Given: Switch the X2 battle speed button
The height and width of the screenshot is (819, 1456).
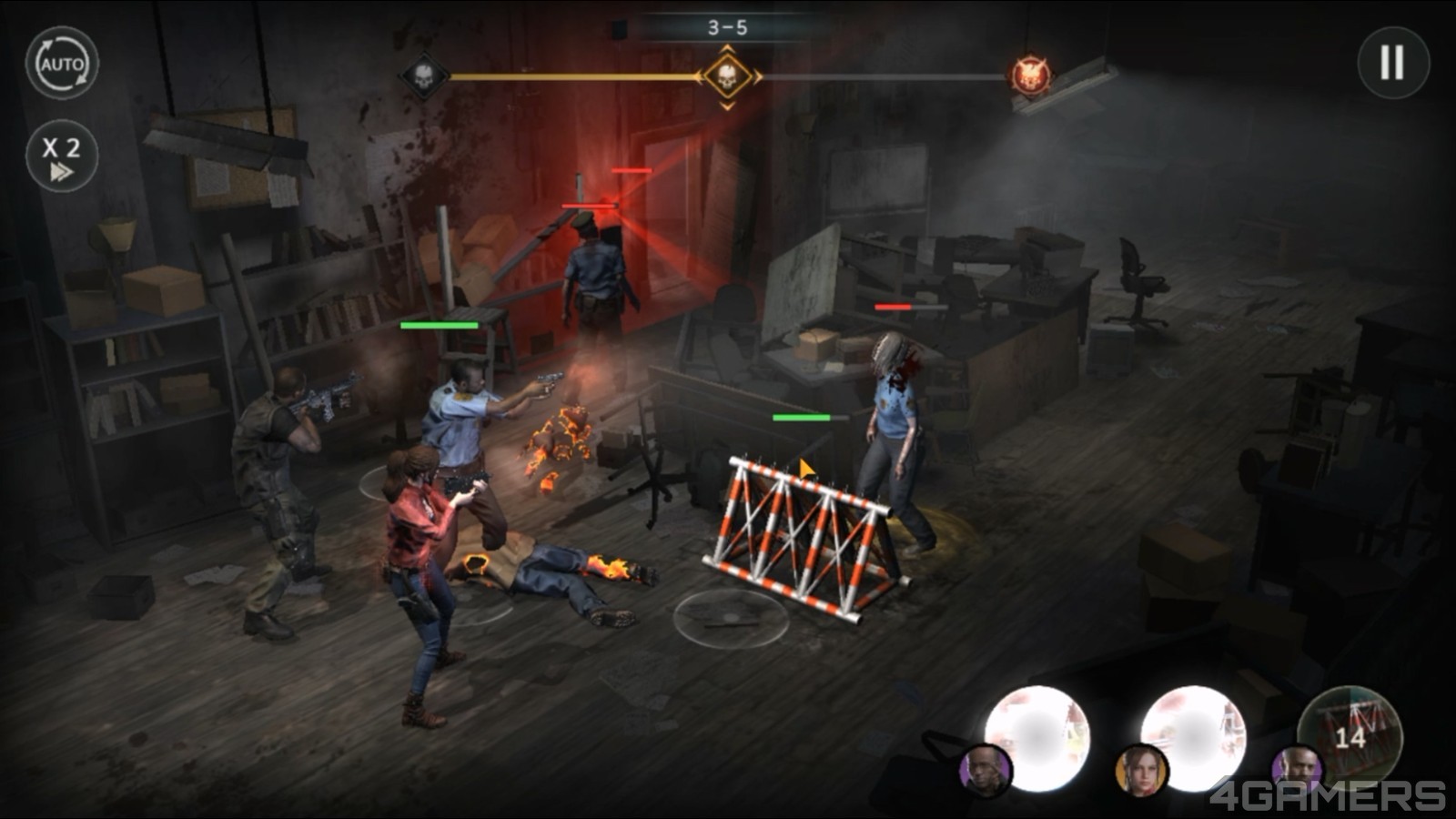Looking at the screenshot, I should coord(62,156).
